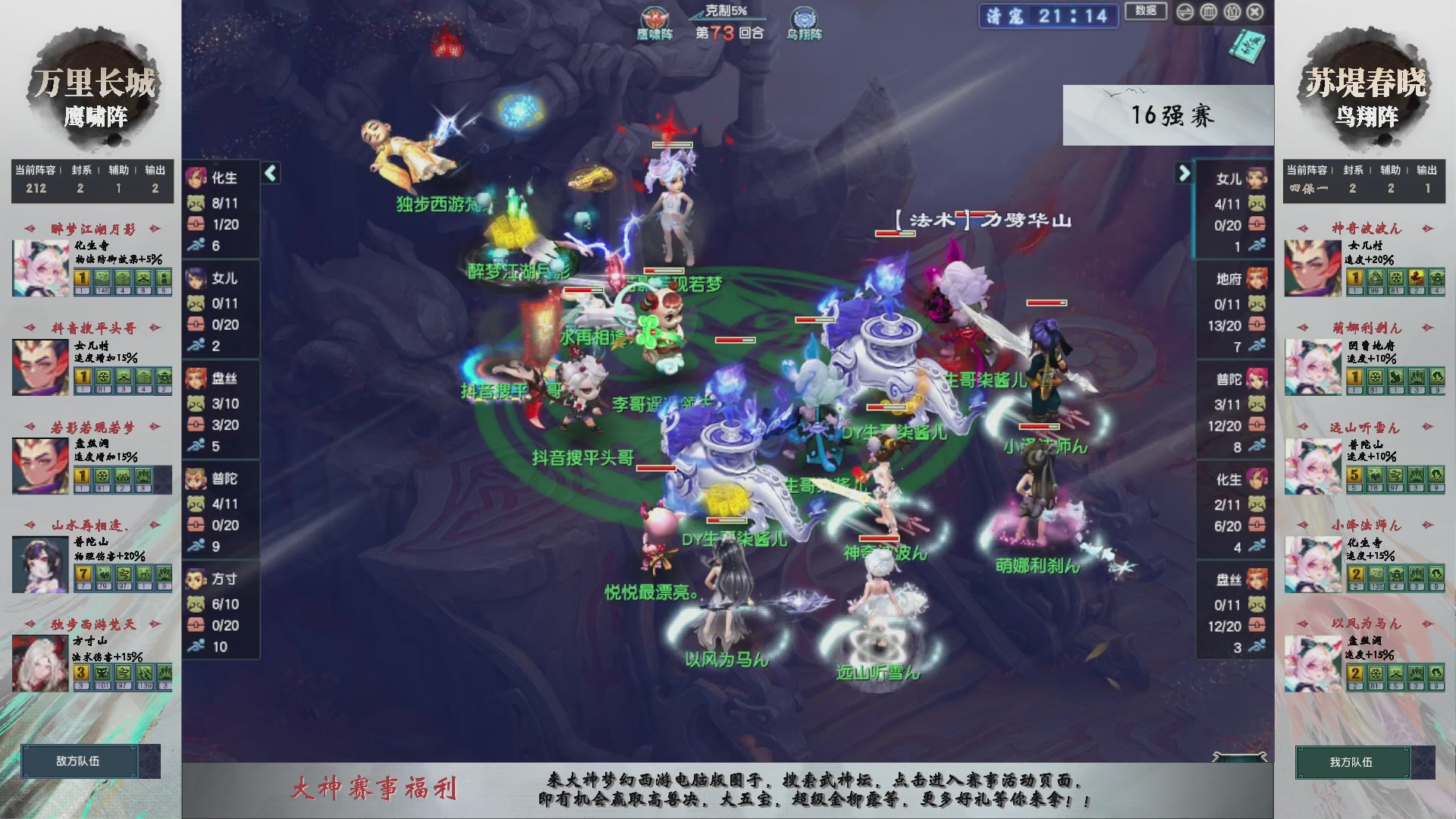Collapse the right team stats panel
The image size is (1456, 819).
1183,173
